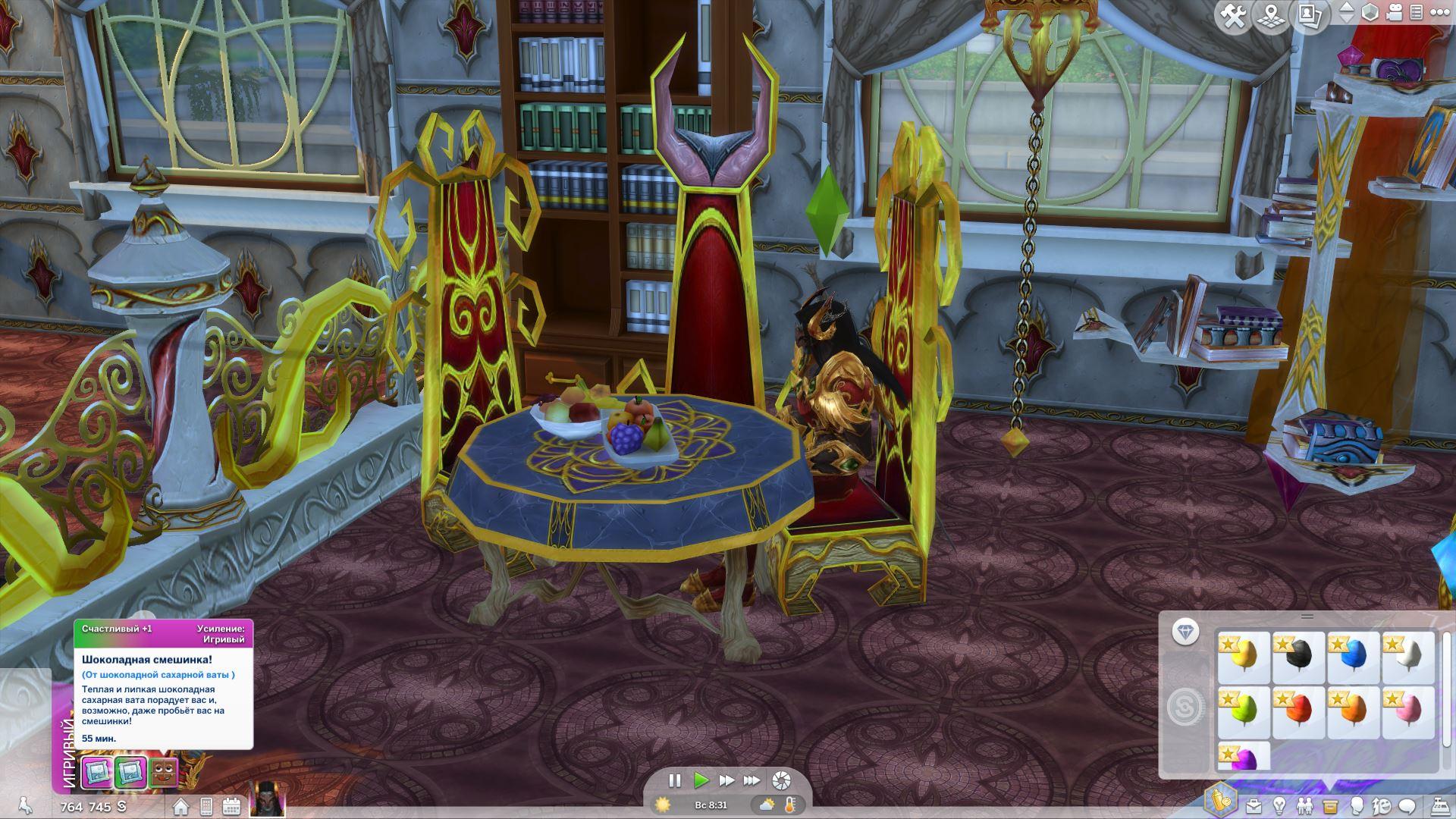Image resolution: width=1456 pixels, height=819 pixels.
Task: Open the Career briefcase panel
Action: click(1254, 805)
